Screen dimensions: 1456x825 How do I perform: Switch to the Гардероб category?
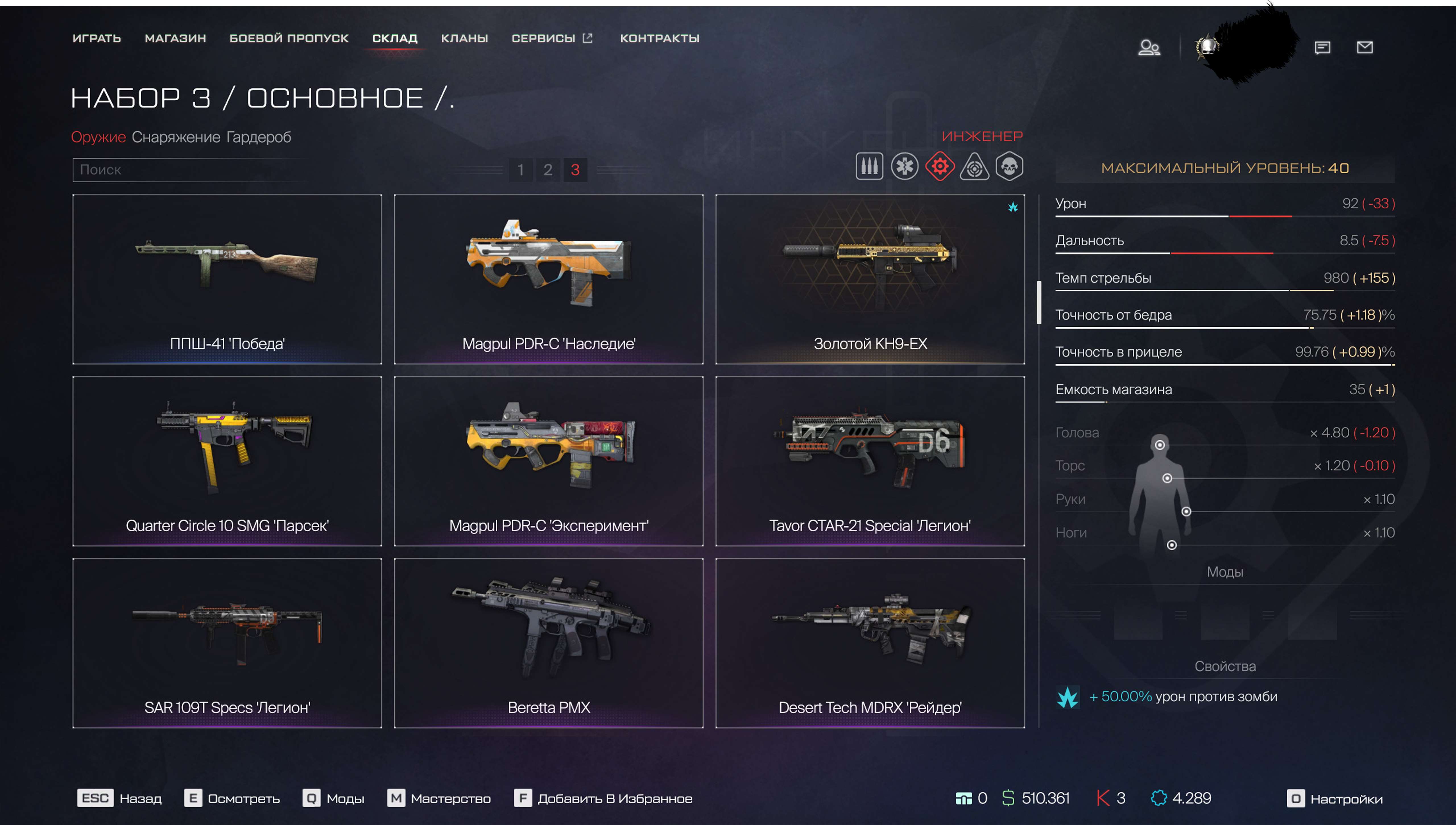click(x=258, y=137)
